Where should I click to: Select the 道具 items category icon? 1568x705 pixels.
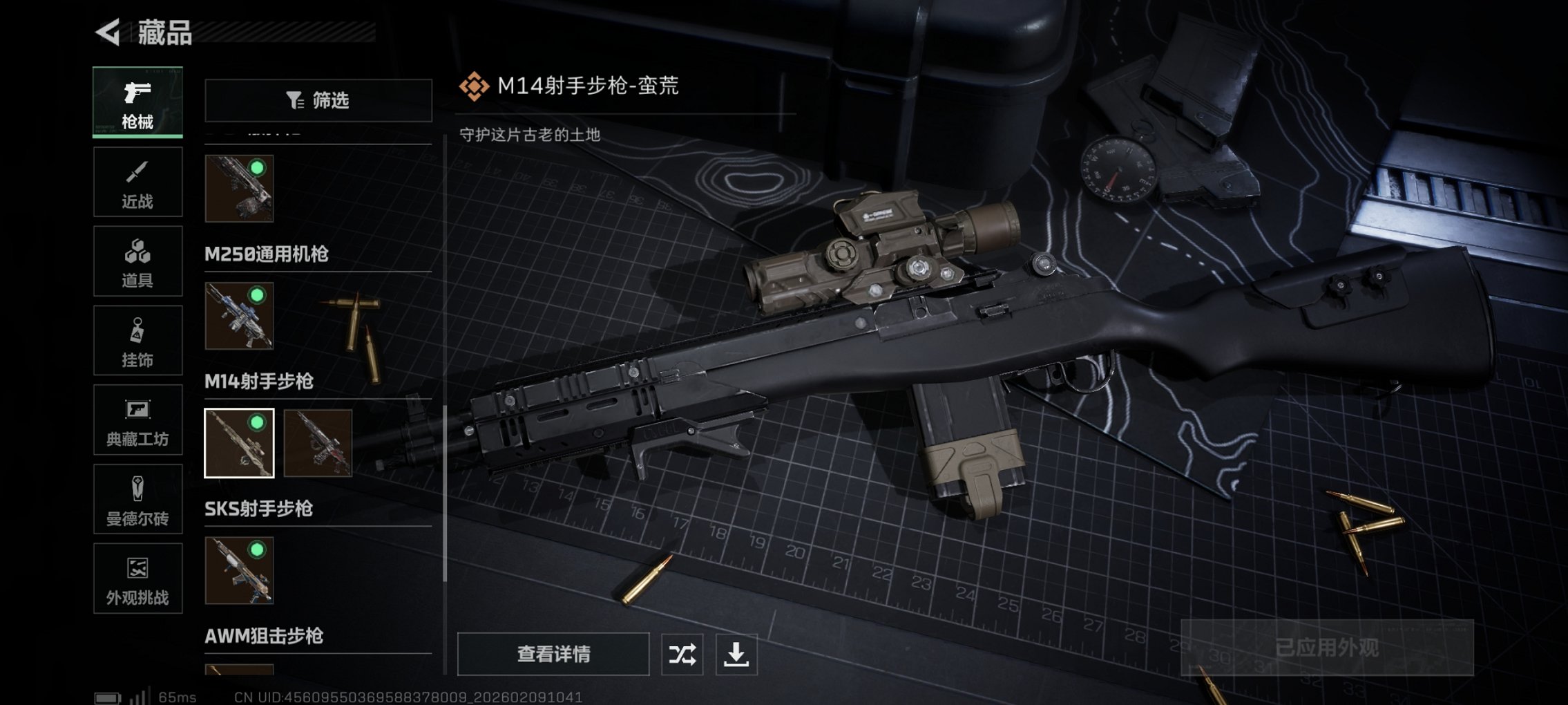[137, 261]
